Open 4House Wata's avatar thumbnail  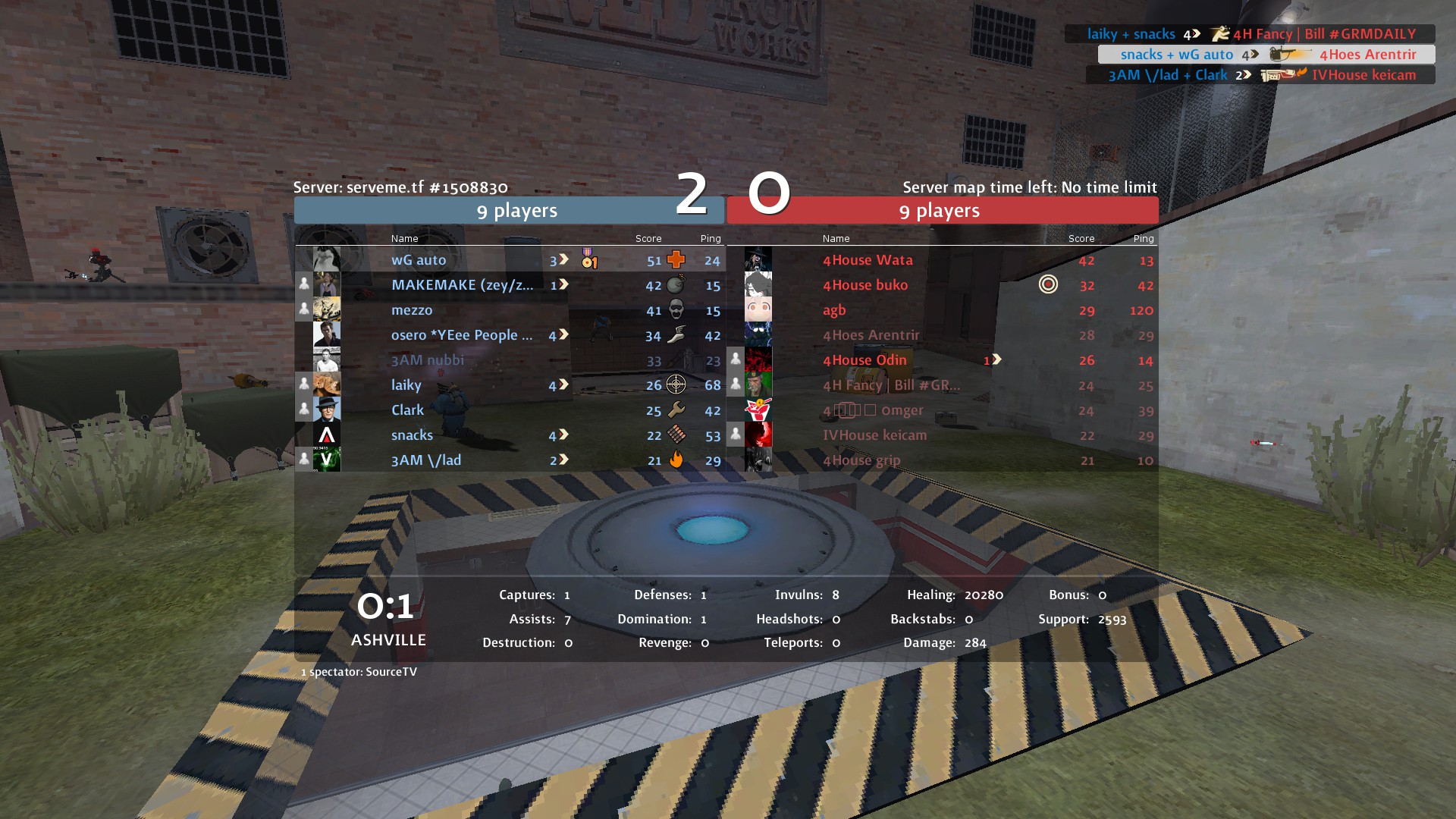click(x=758, y=259)
